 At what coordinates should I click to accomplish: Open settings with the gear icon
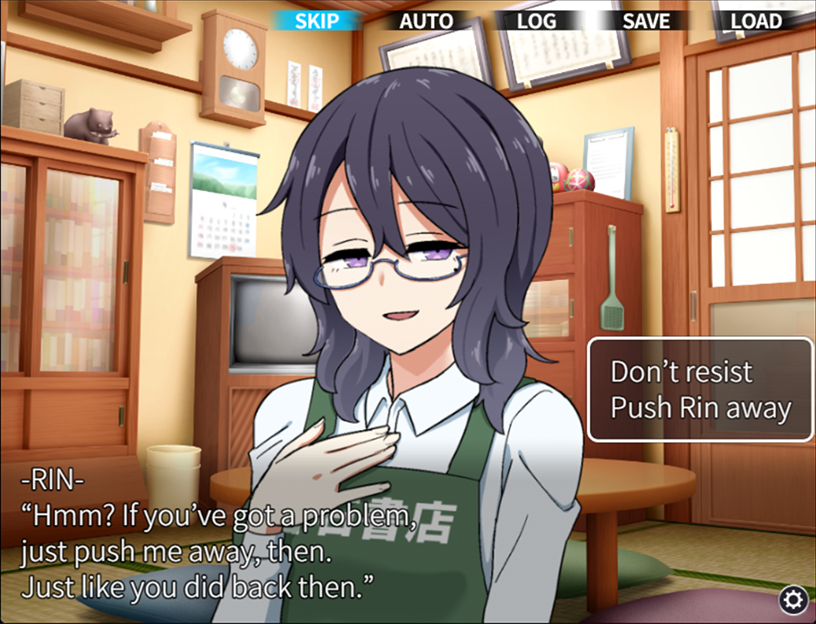click(x=794, y=600)
